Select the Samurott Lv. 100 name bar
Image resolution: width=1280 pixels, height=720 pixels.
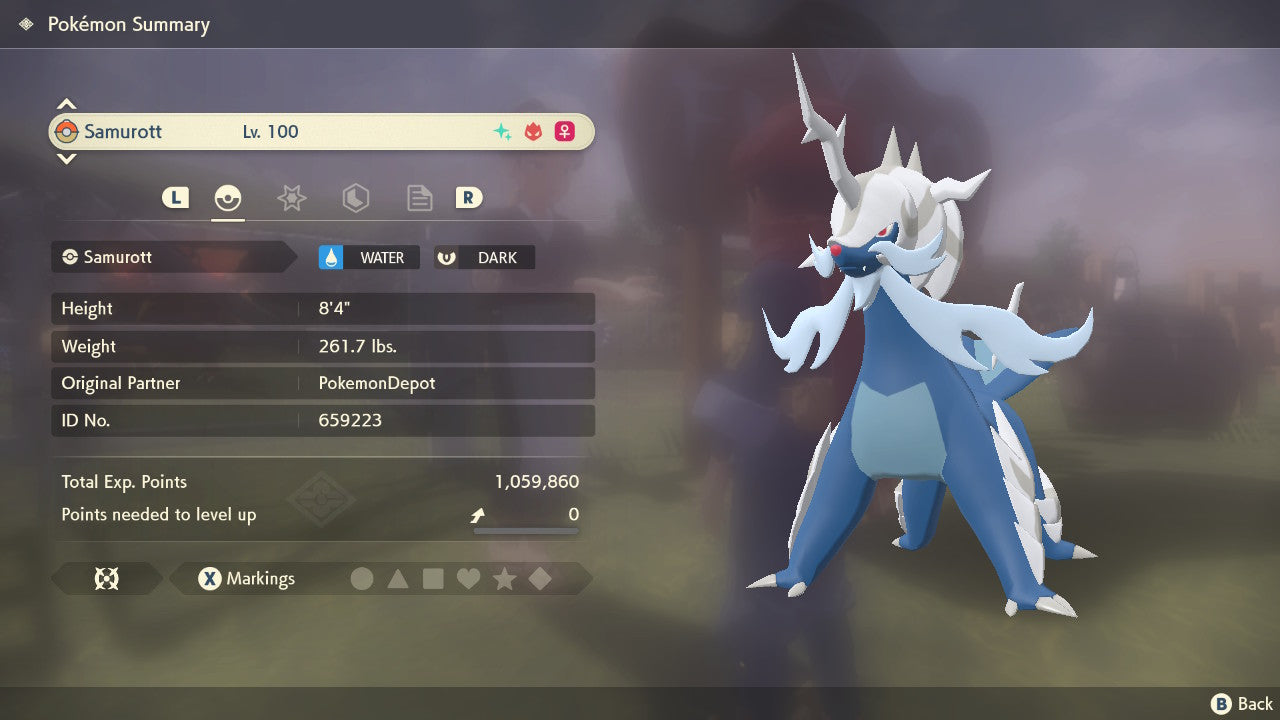click(x=321, y=132)
